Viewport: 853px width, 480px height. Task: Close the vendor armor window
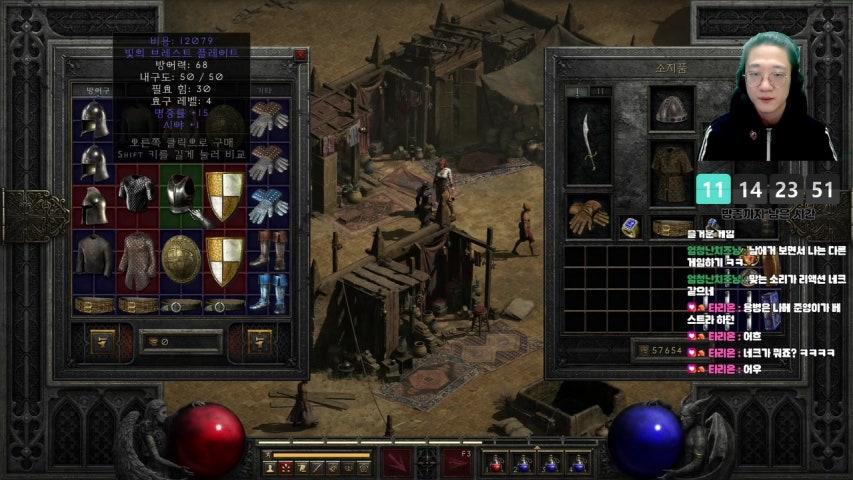(x=300, y=55)
